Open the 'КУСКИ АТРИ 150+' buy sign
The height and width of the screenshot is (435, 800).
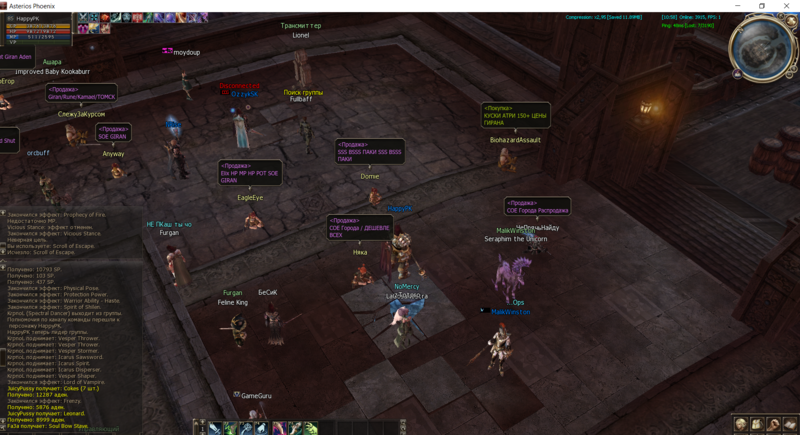[x=515, y=115]
